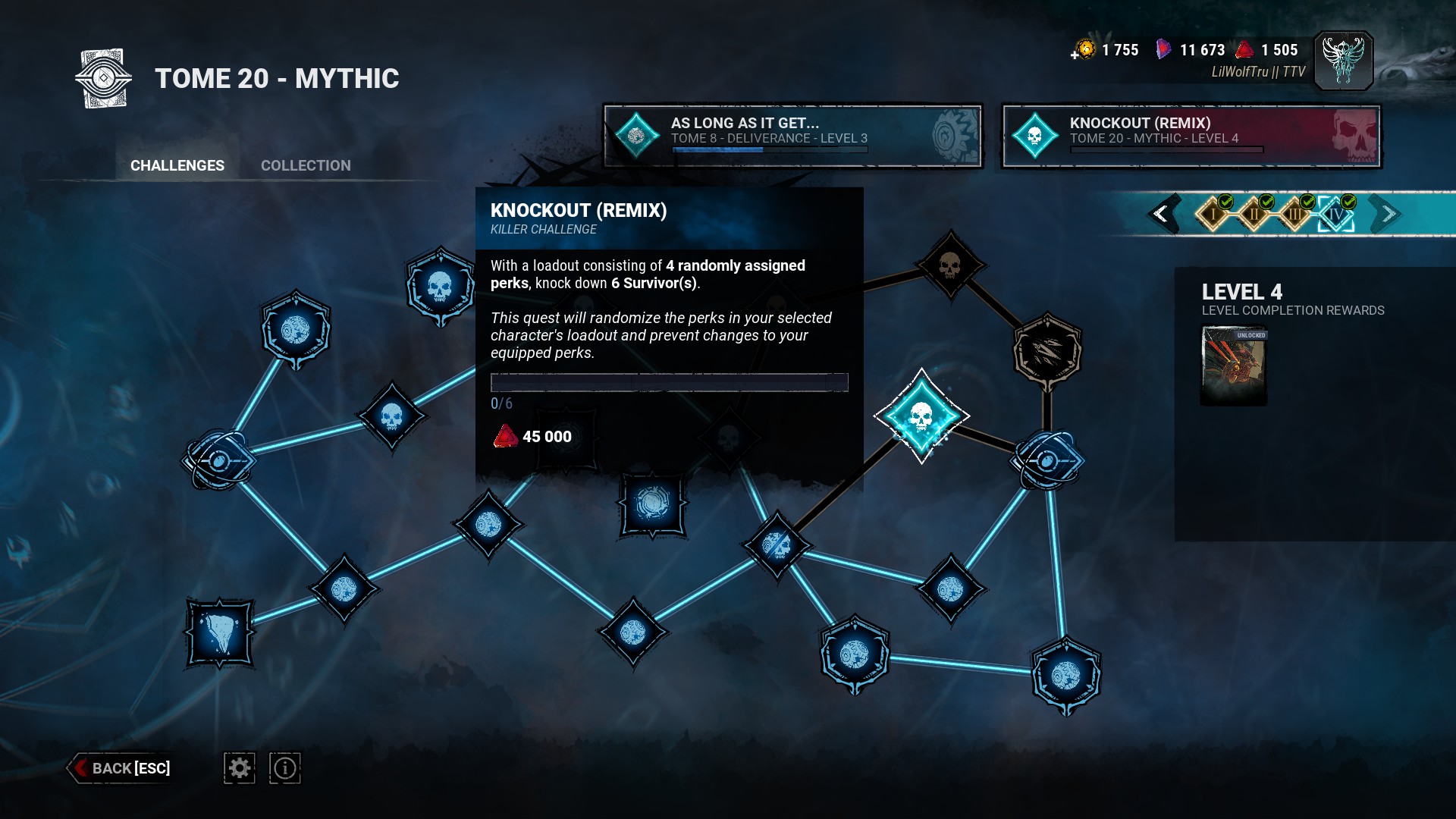Select Level II diamond
1456x819 pixels.
[x=1254, y=214]
